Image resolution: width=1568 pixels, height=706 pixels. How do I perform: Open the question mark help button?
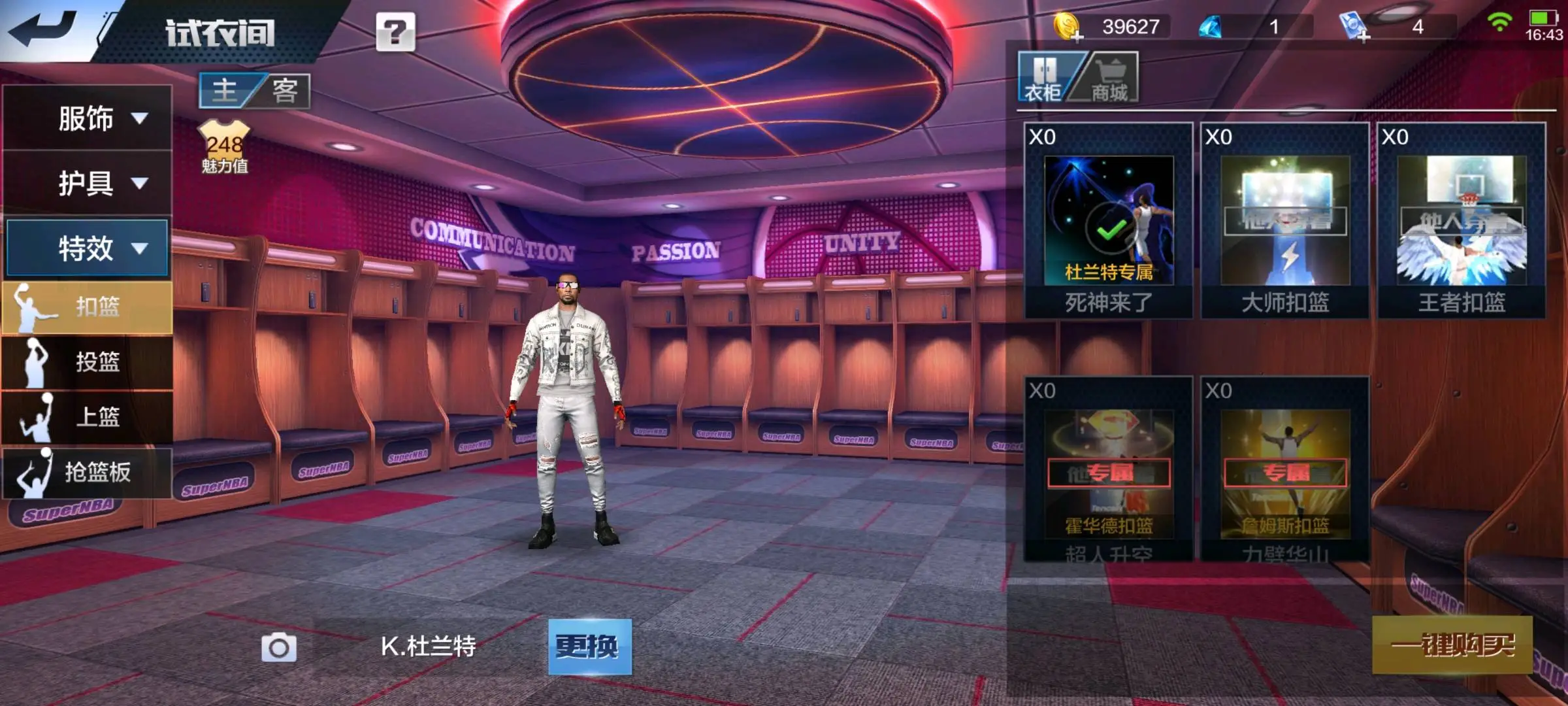tap(395, 31)
